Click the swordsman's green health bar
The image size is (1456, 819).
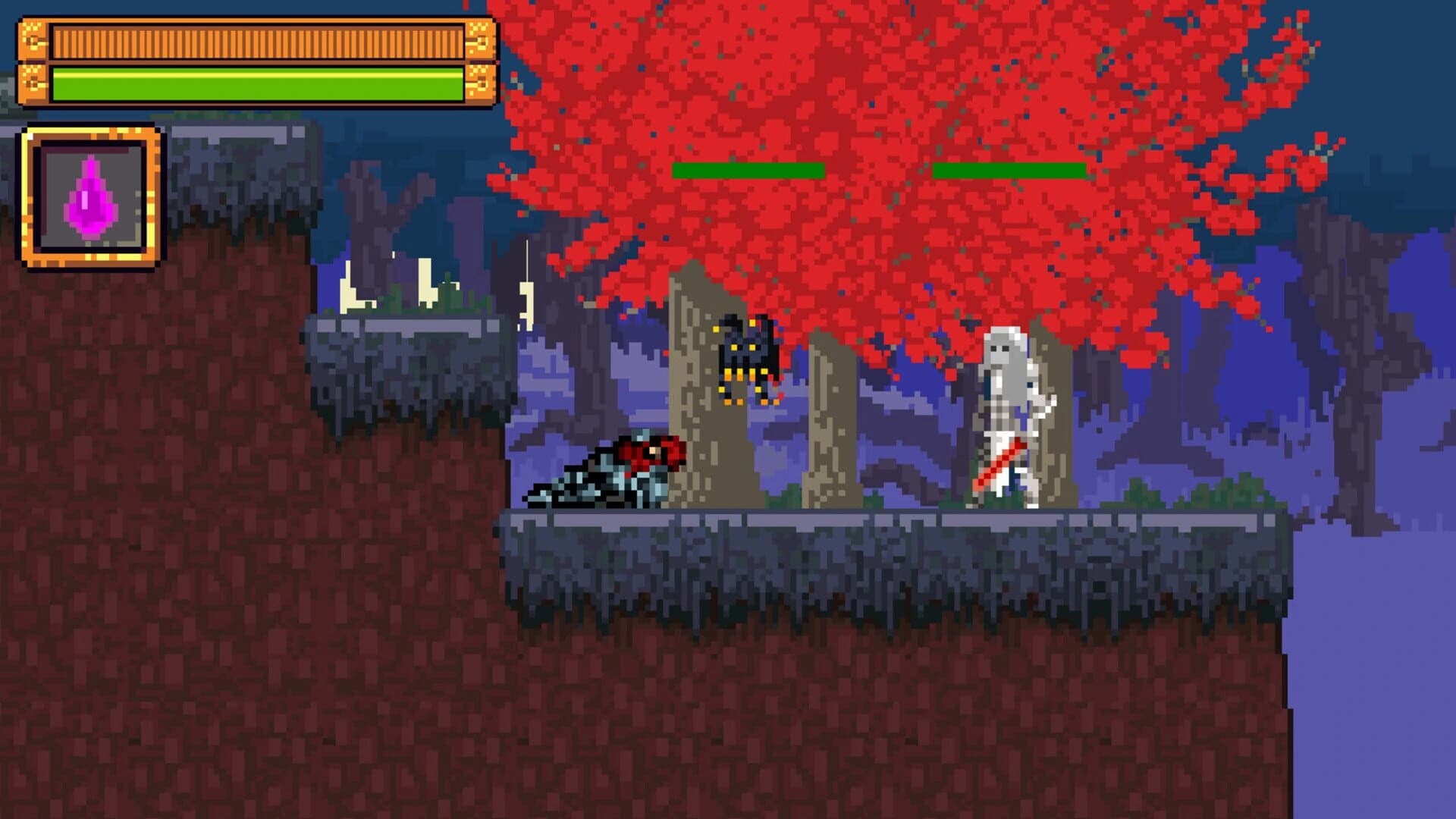click(x=1009, y=169)
